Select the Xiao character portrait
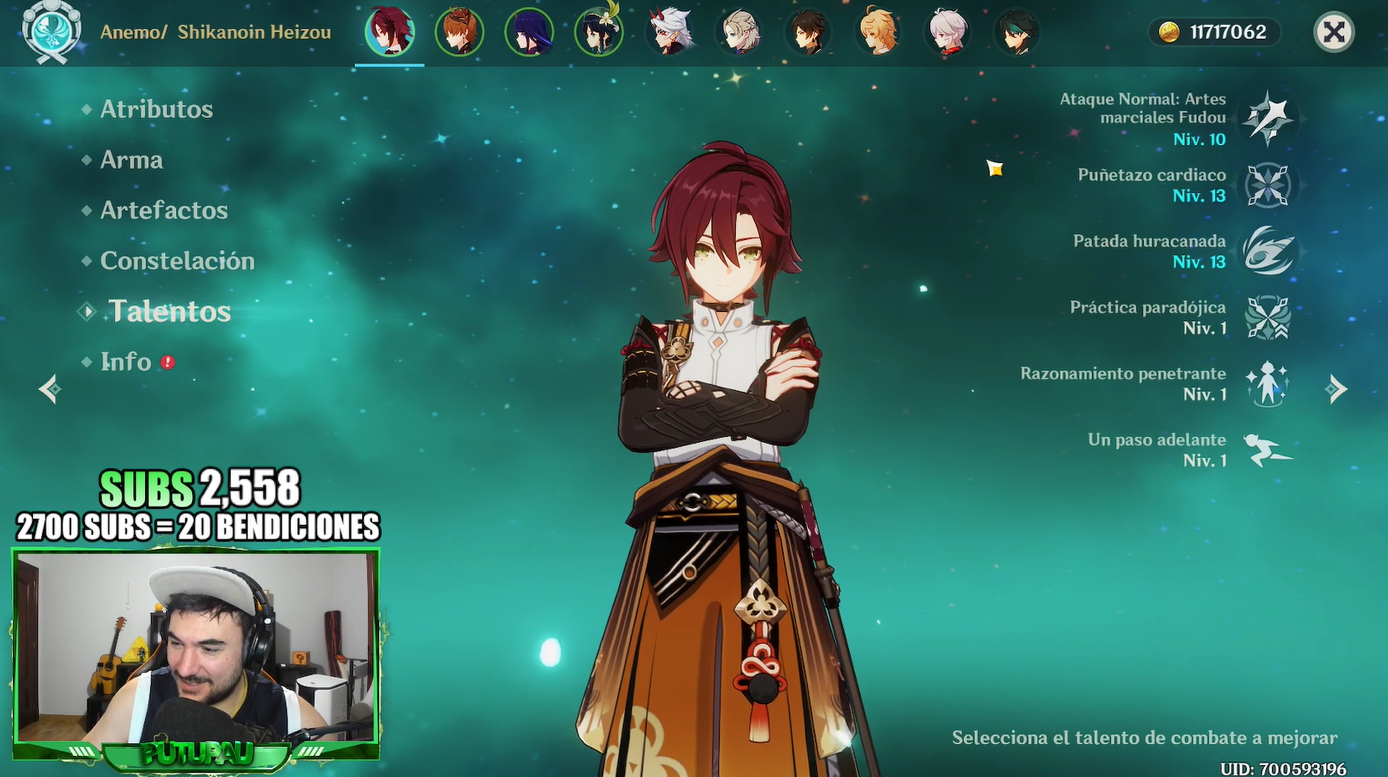Viewport: 1388px width, 777px height. pyautogui.click(x=1017, y=32)
